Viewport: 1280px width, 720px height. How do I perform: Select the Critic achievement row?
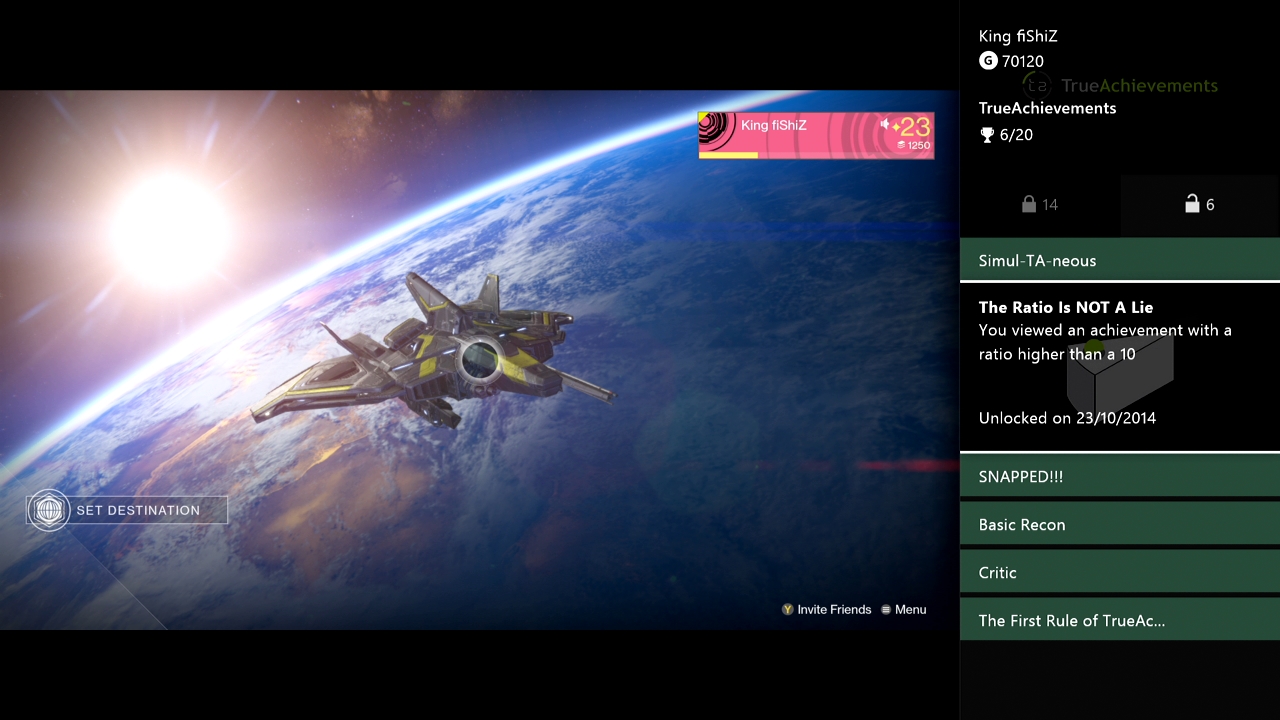(1119, 572)
